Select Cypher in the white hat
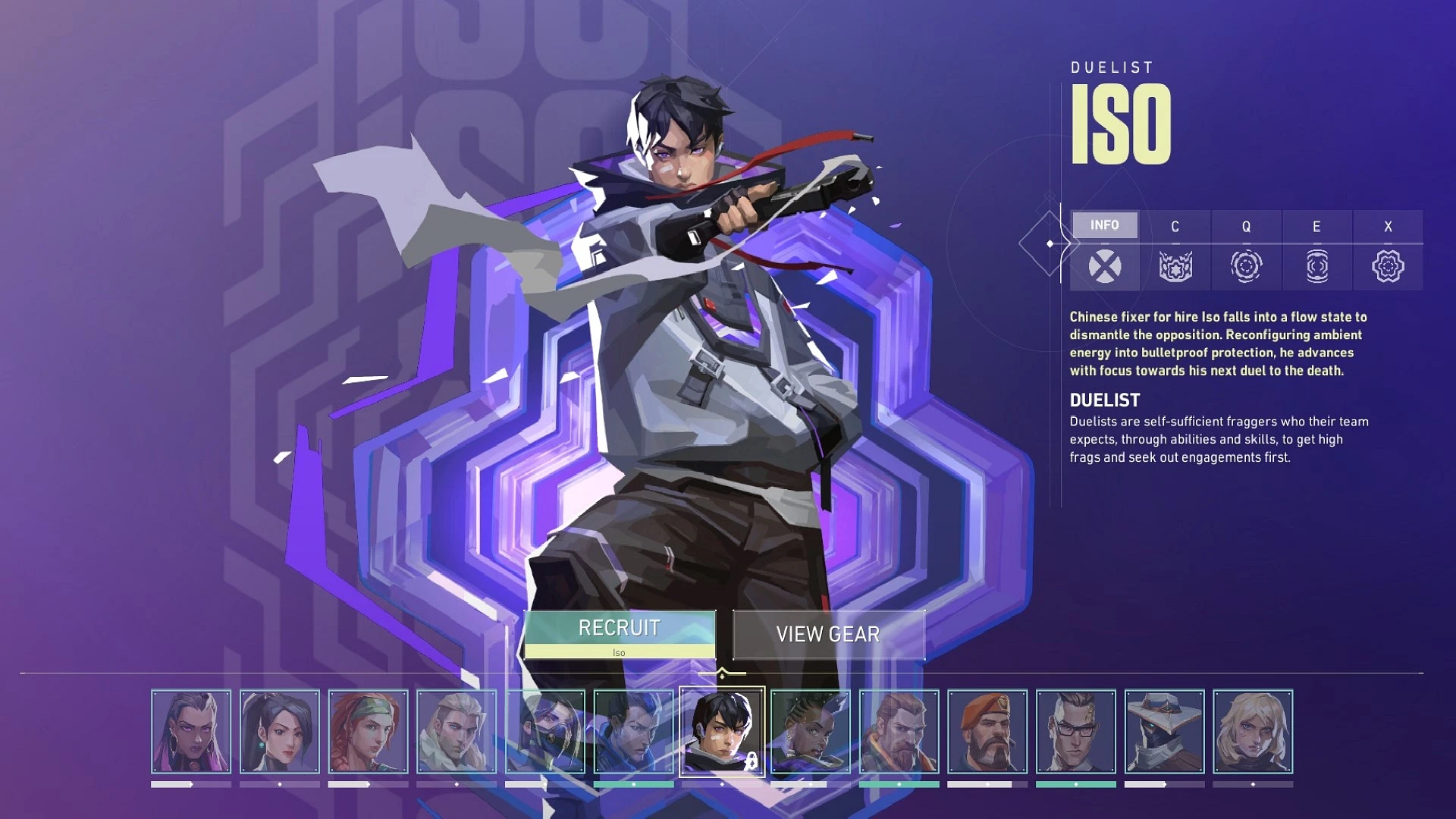Image resolution: width=1456 pixels, height=819 pixels. click(1164, 731)
